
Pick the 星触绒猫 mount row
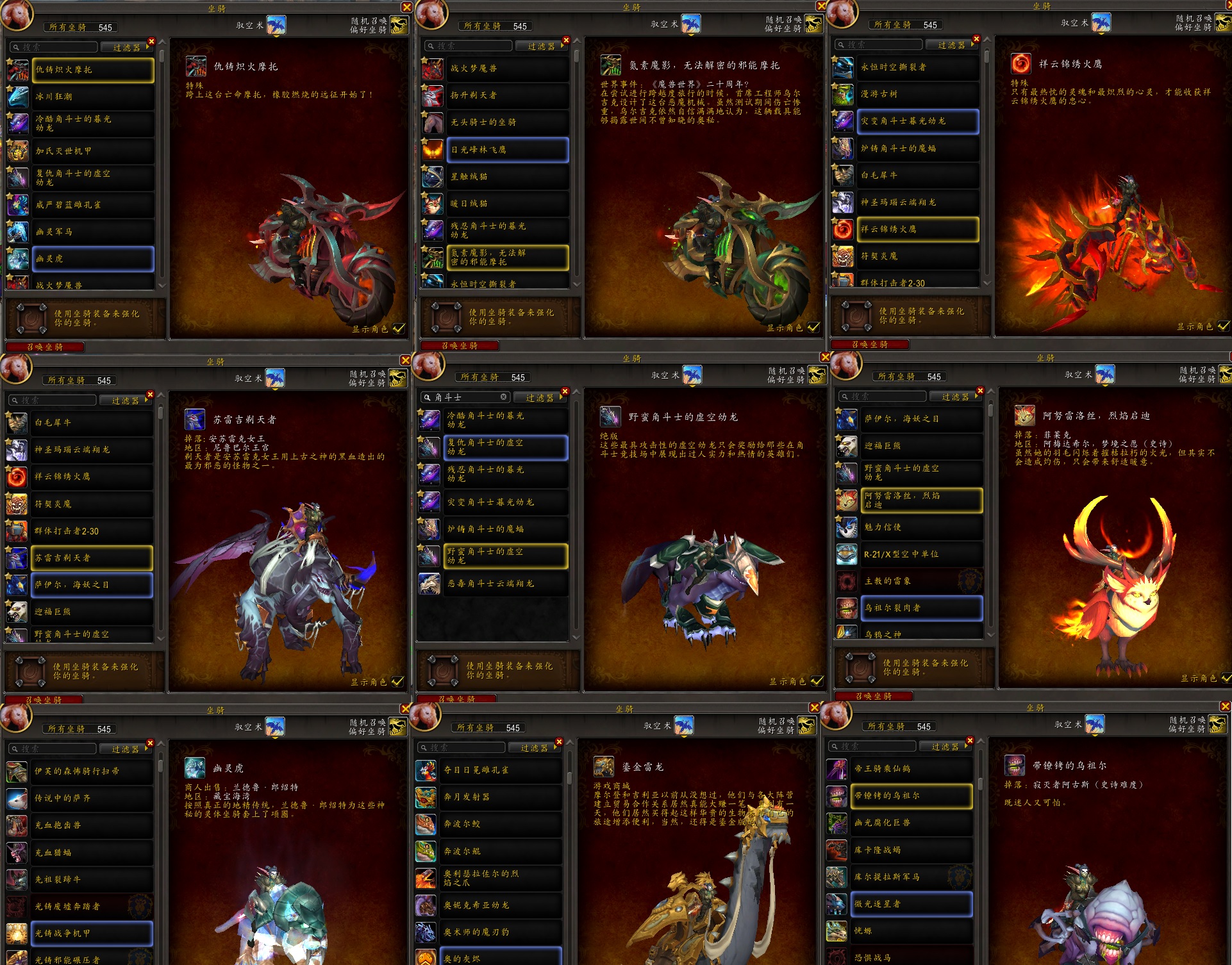point(507,177)
